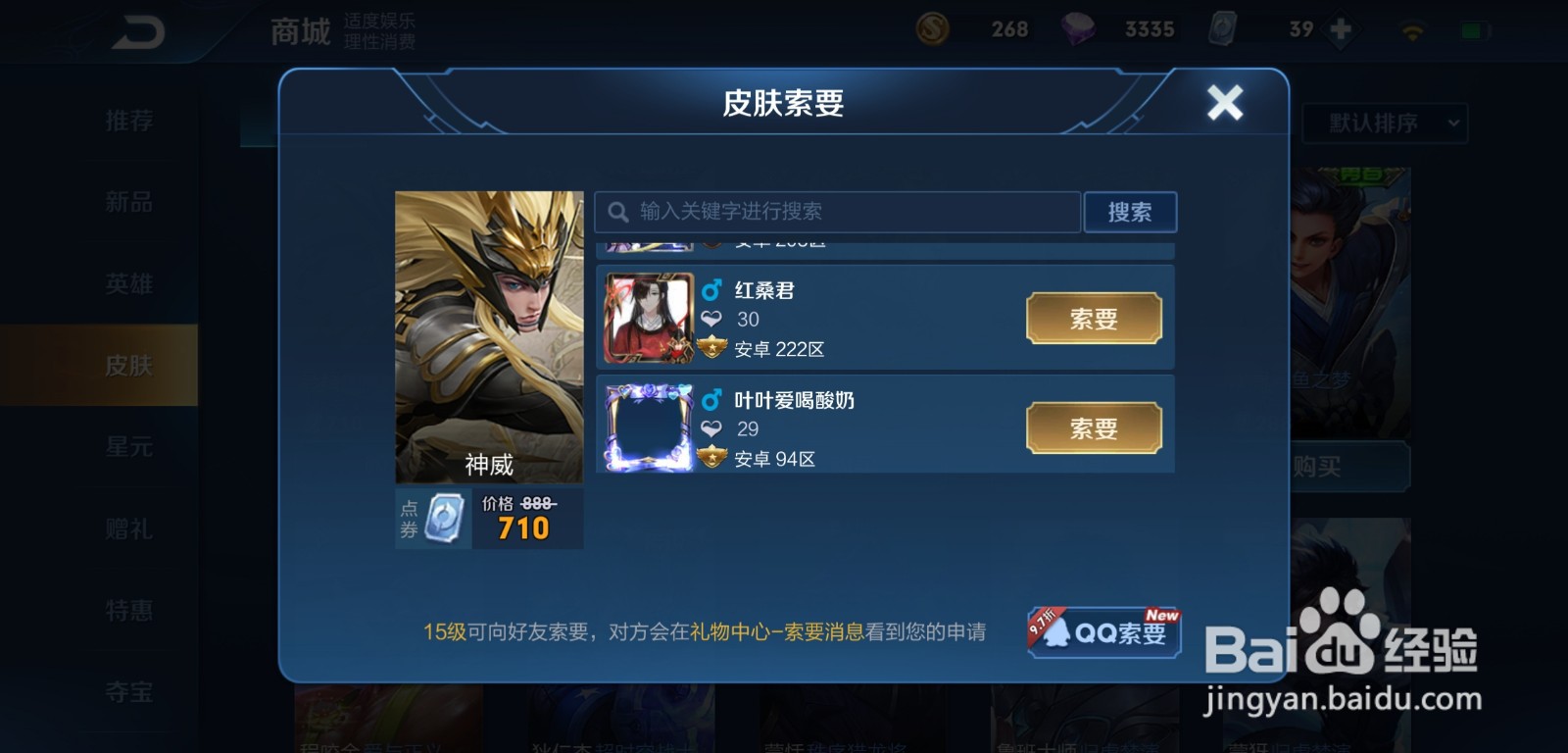
Task: Click the purple gem currency icon
Action: tap(1078, 28)
